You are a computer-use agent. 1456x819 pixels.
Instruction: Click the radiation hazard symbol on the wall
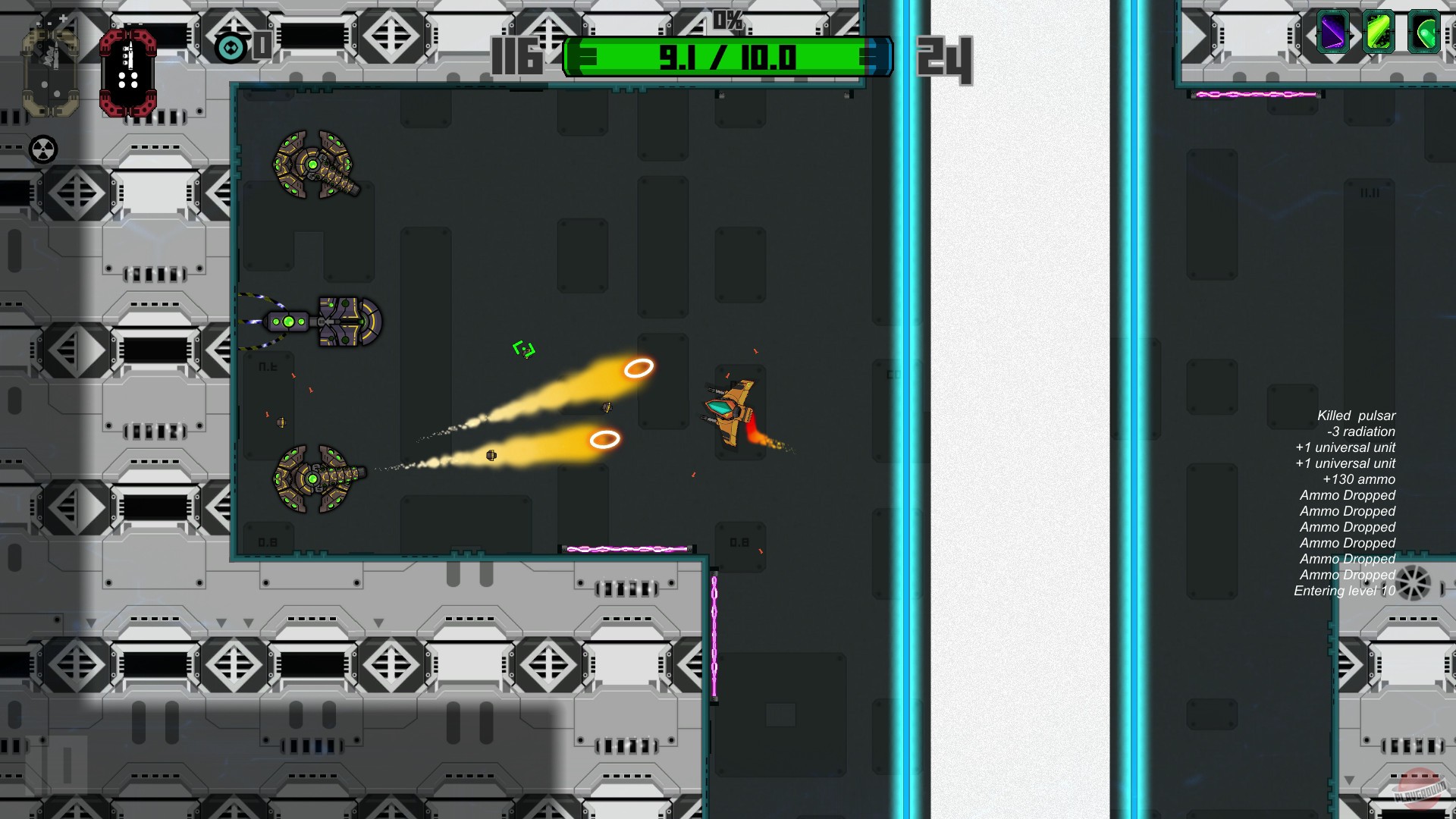pyautogui.click(x=42, y=147)
